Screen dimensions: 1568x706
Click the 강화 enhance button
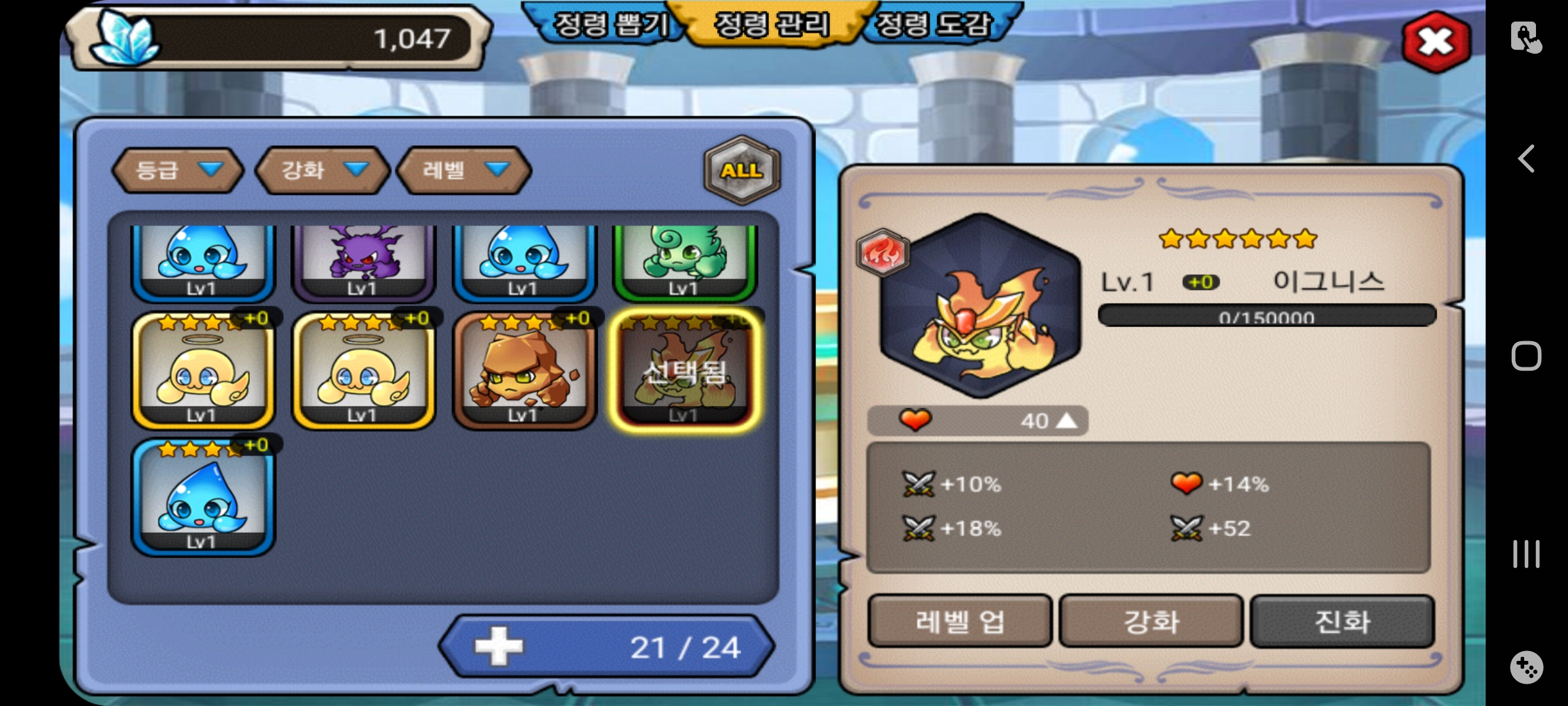pyautogui.click(x=1151, y=621)
